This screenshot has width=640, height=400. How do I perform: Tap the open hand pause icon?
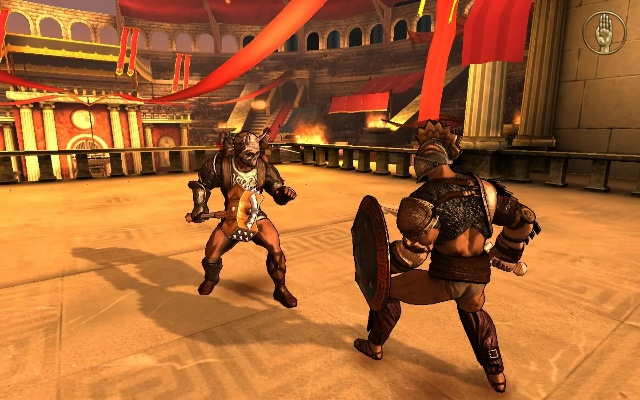(x=604, y=32)
